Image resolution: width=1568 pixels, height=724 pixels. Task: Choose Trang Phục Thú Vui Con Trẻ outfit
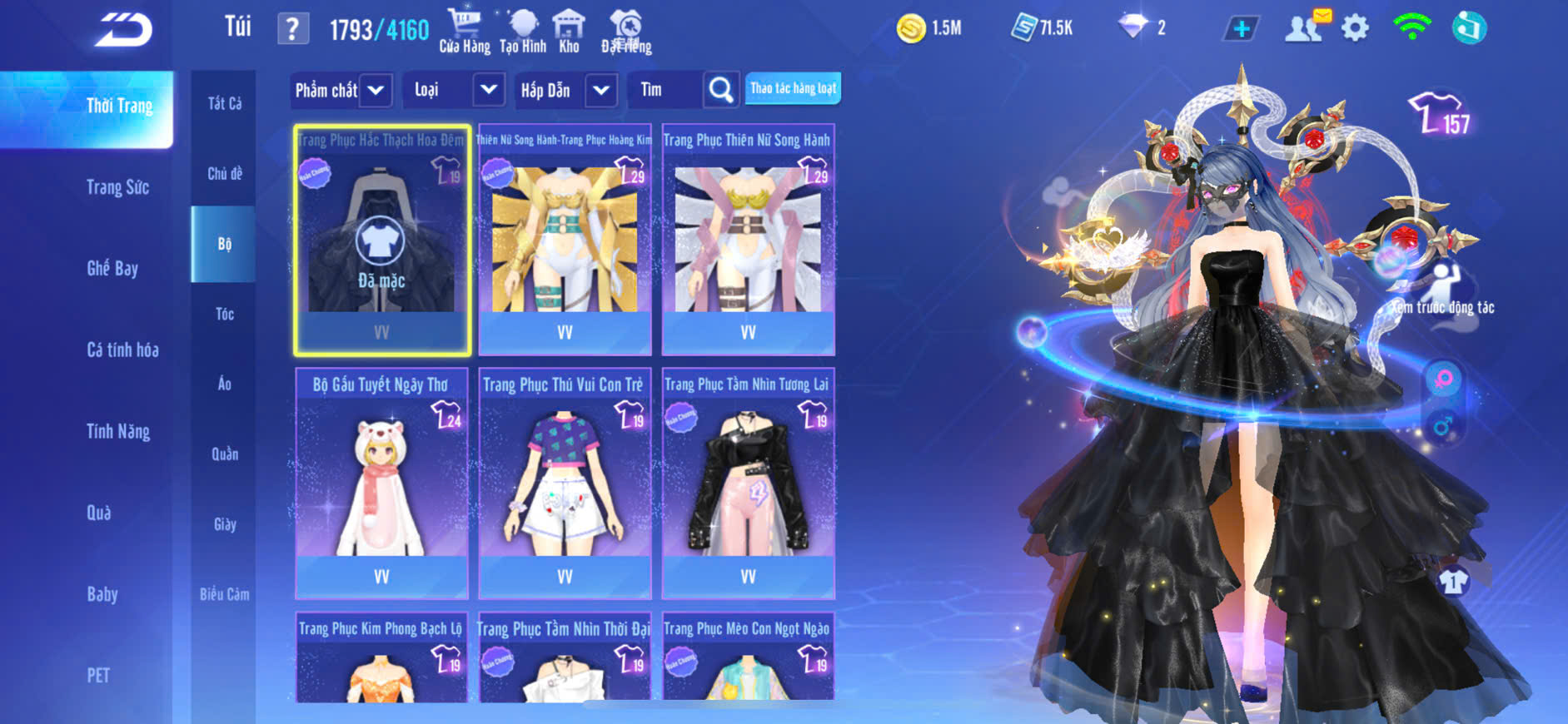coord(565,483)
